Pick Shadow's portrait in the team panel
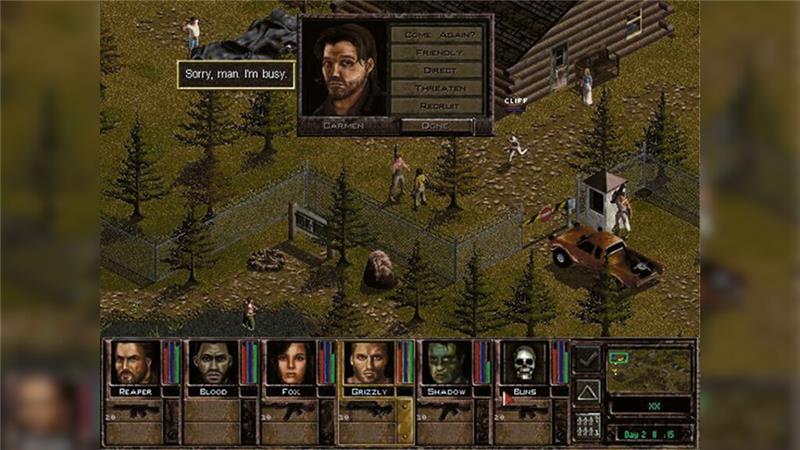The width and height of the screenshot is (800, 450). (x=445, y=363)
